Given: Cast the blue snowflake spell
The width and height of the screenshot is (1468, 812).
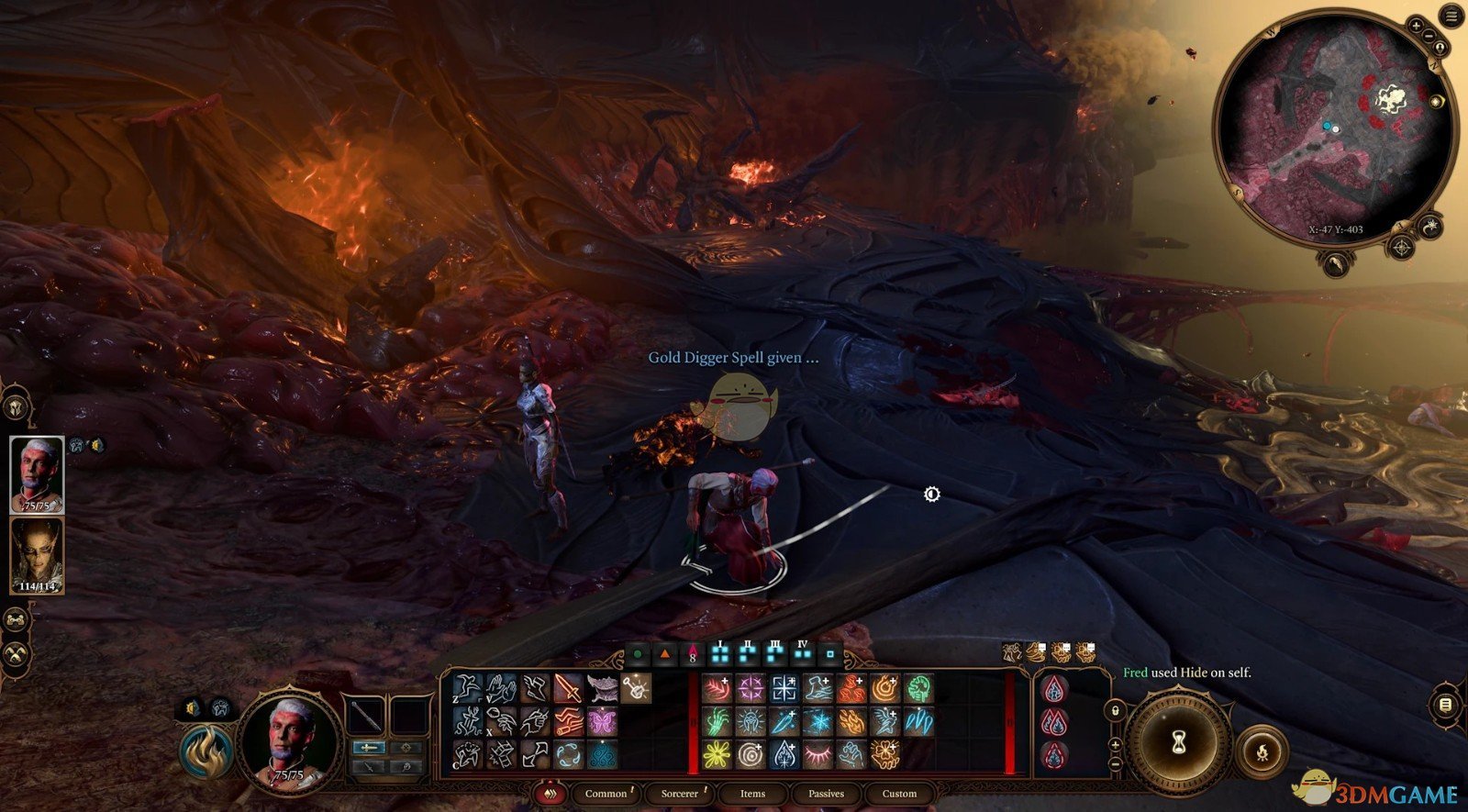Looking at the screenshot, I should coord(817,722).
